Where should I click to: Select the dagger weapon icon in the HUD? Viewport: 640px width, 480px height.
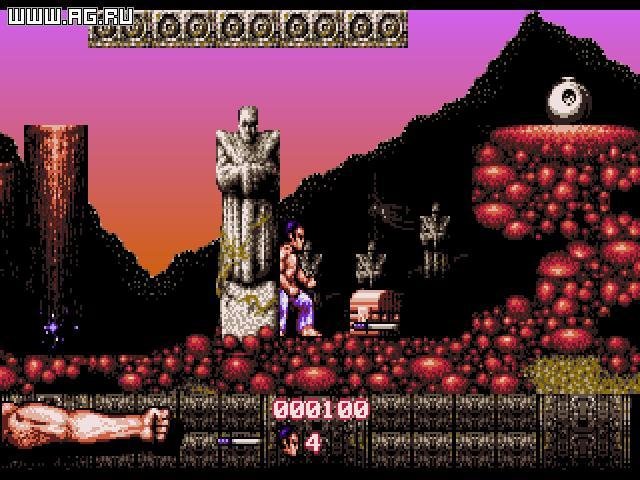click(239, 440)
